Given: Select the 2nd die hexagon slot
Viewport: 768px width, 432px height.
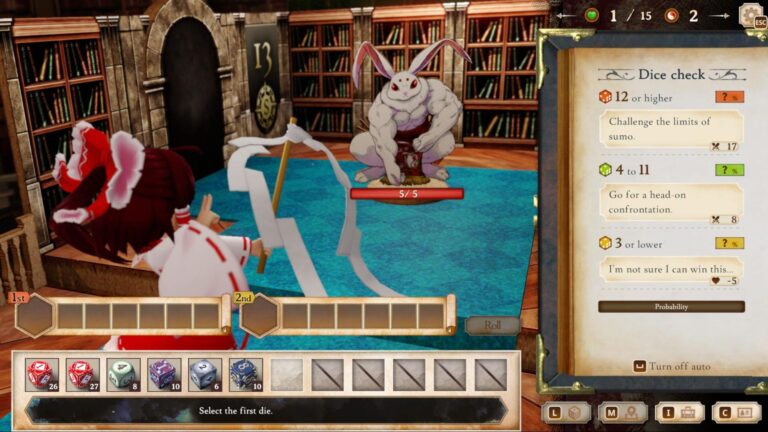Looking at the screenshot, I should pos(259,316).
